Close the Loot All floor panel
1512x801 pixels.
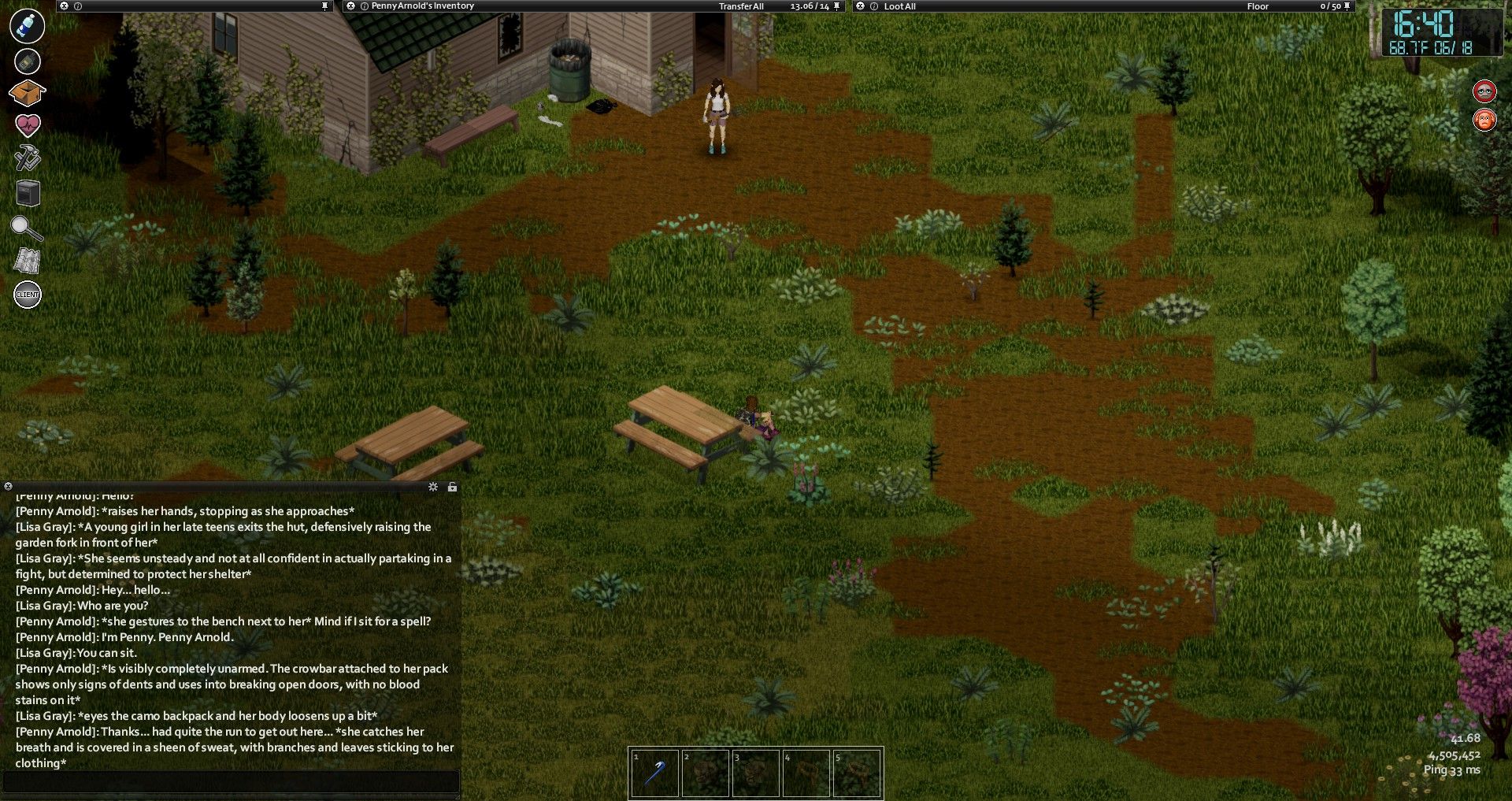[x=860, y=6]
